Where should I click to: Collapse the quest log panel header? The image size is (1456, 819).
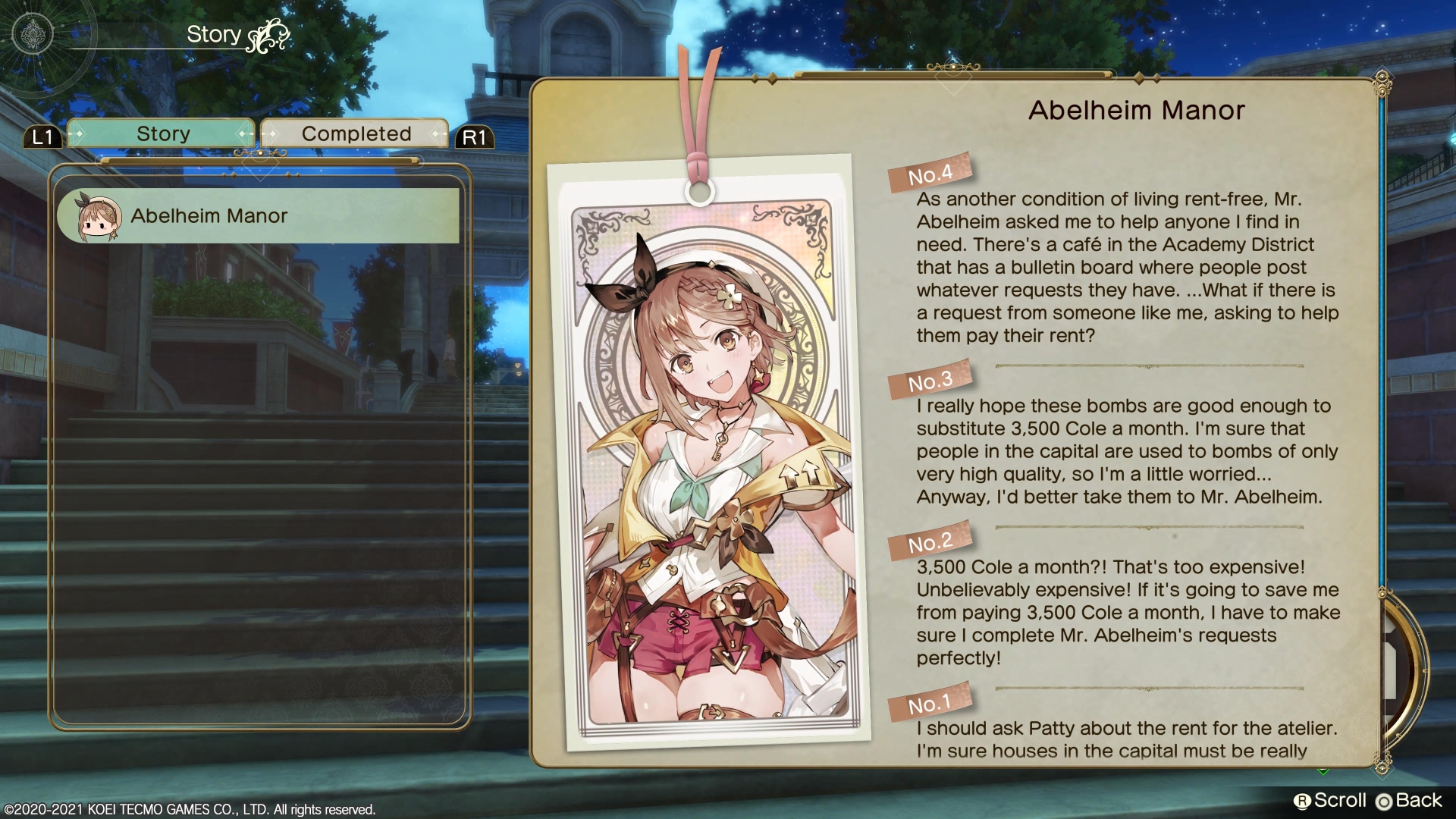262,162
